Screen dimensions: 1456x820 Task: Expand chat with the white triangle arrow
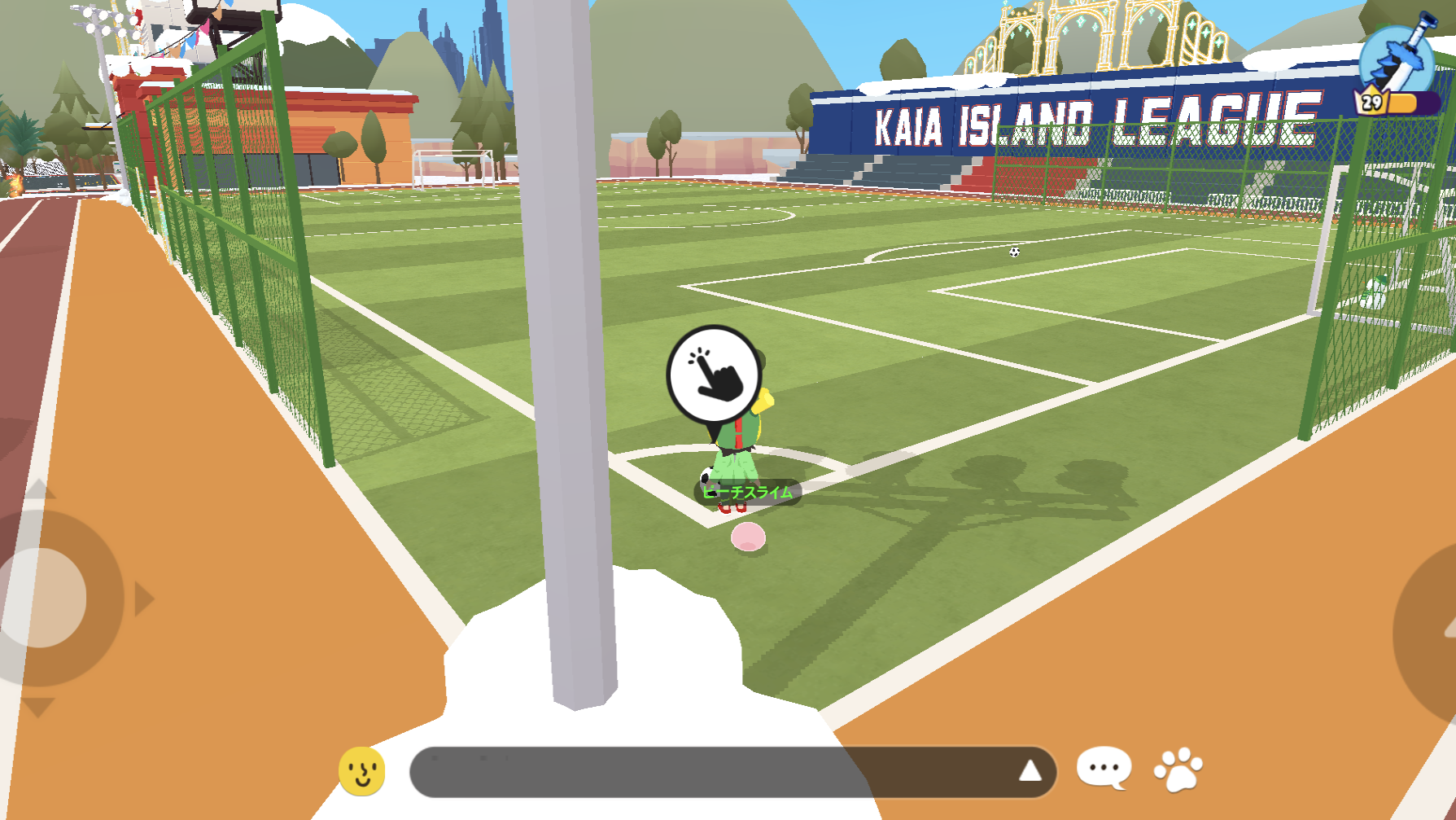[1030, 770]
